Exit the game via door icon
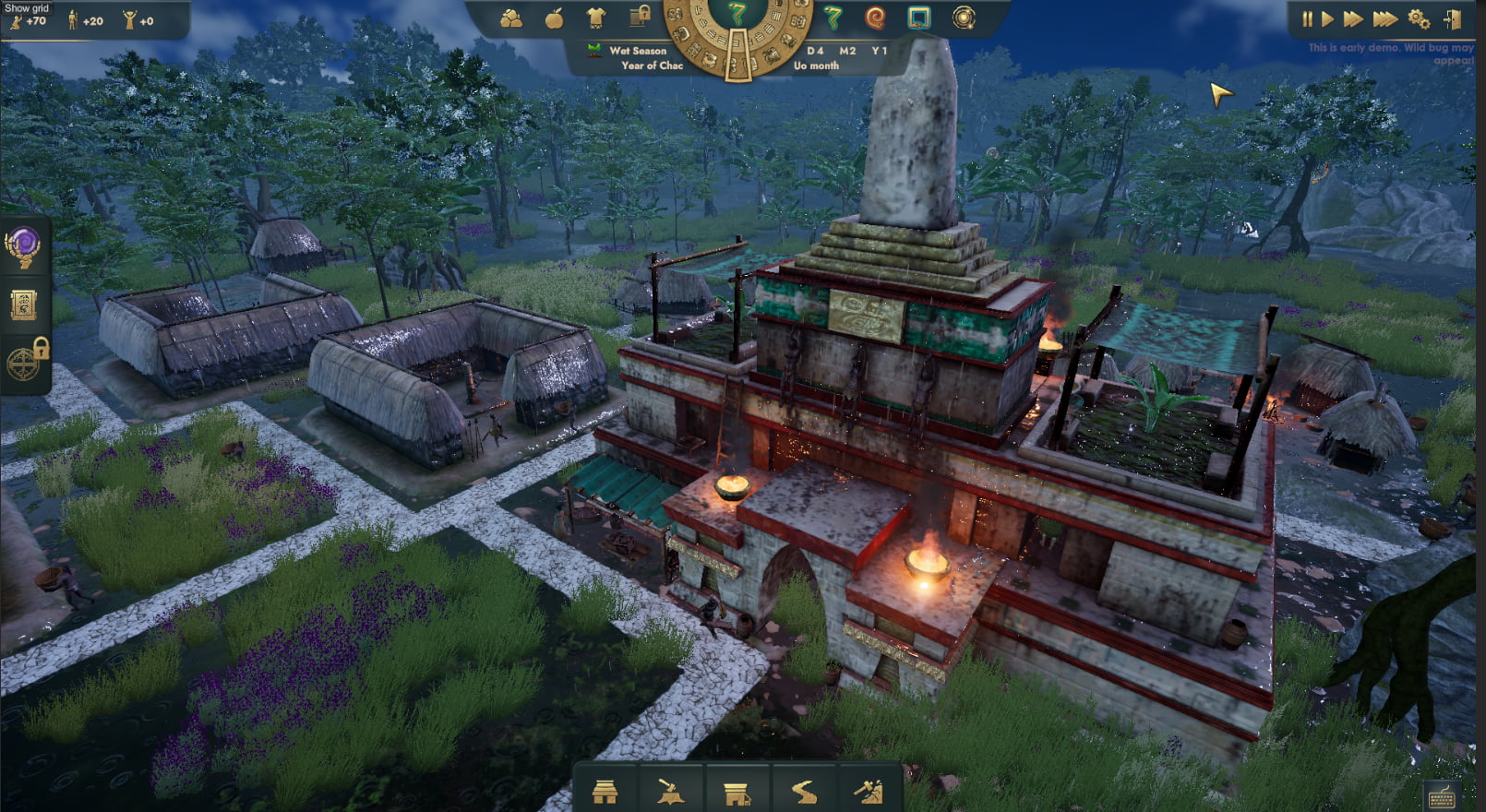 pyautogui.click(x=1452, y=18)
